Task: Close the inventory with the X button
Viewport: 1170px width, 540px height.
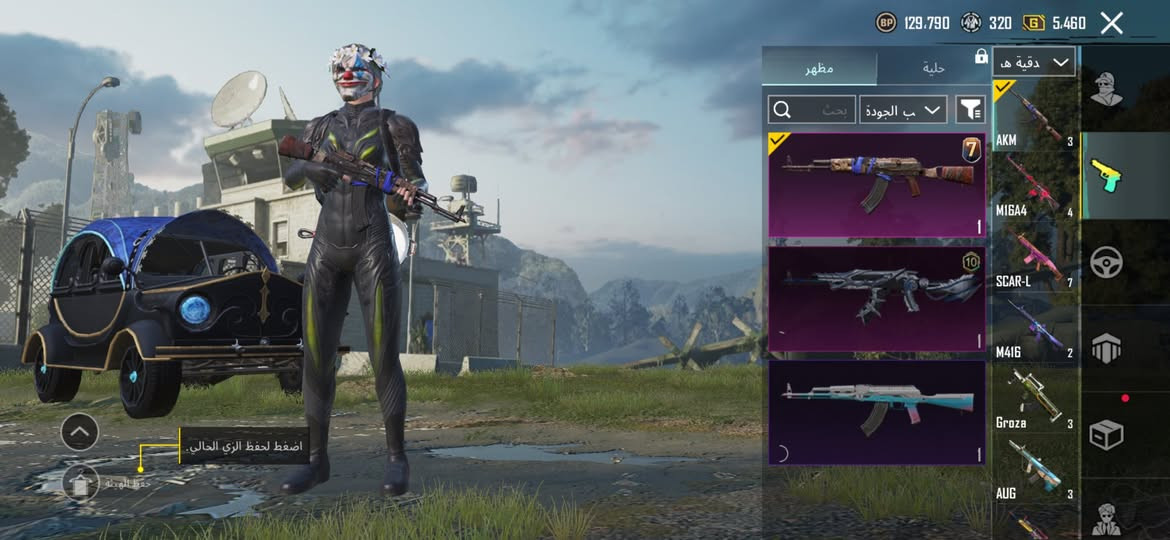Action: (x=1111, y=23)
